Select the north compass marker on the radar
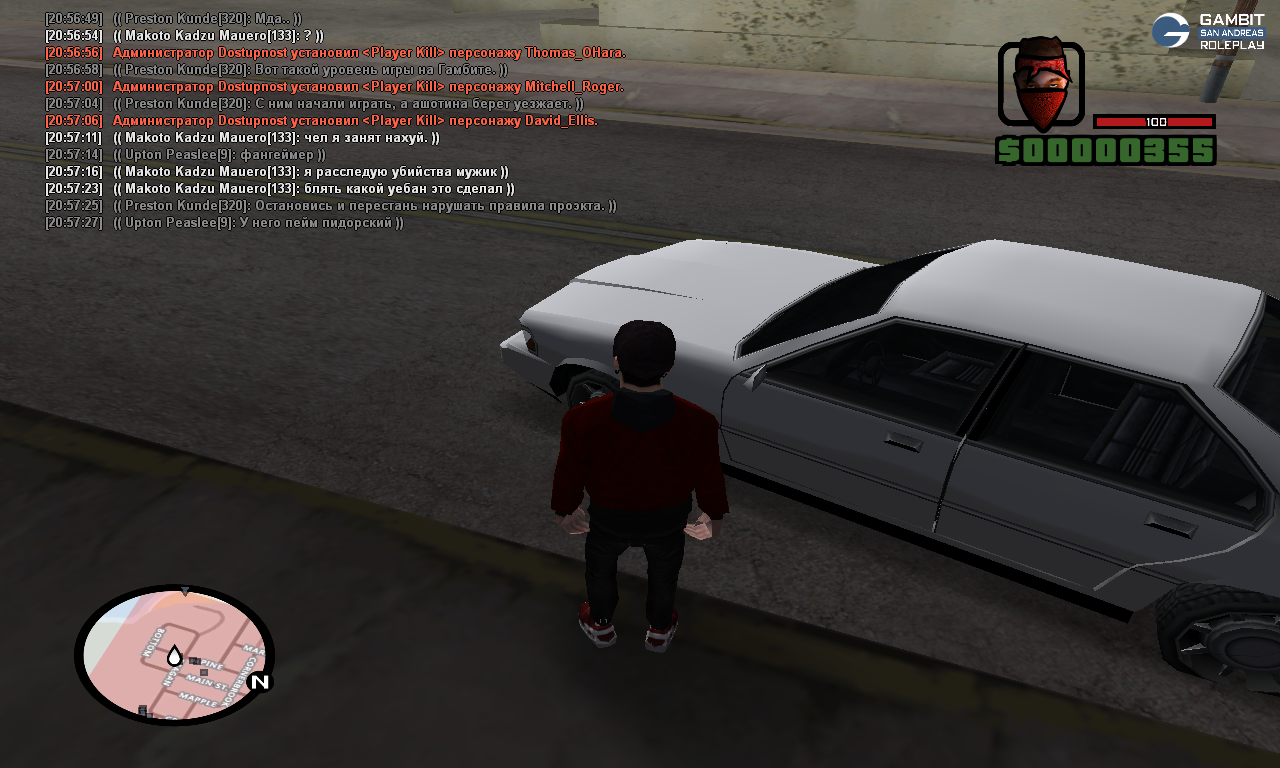1280x768 pixels. point(259,682)
